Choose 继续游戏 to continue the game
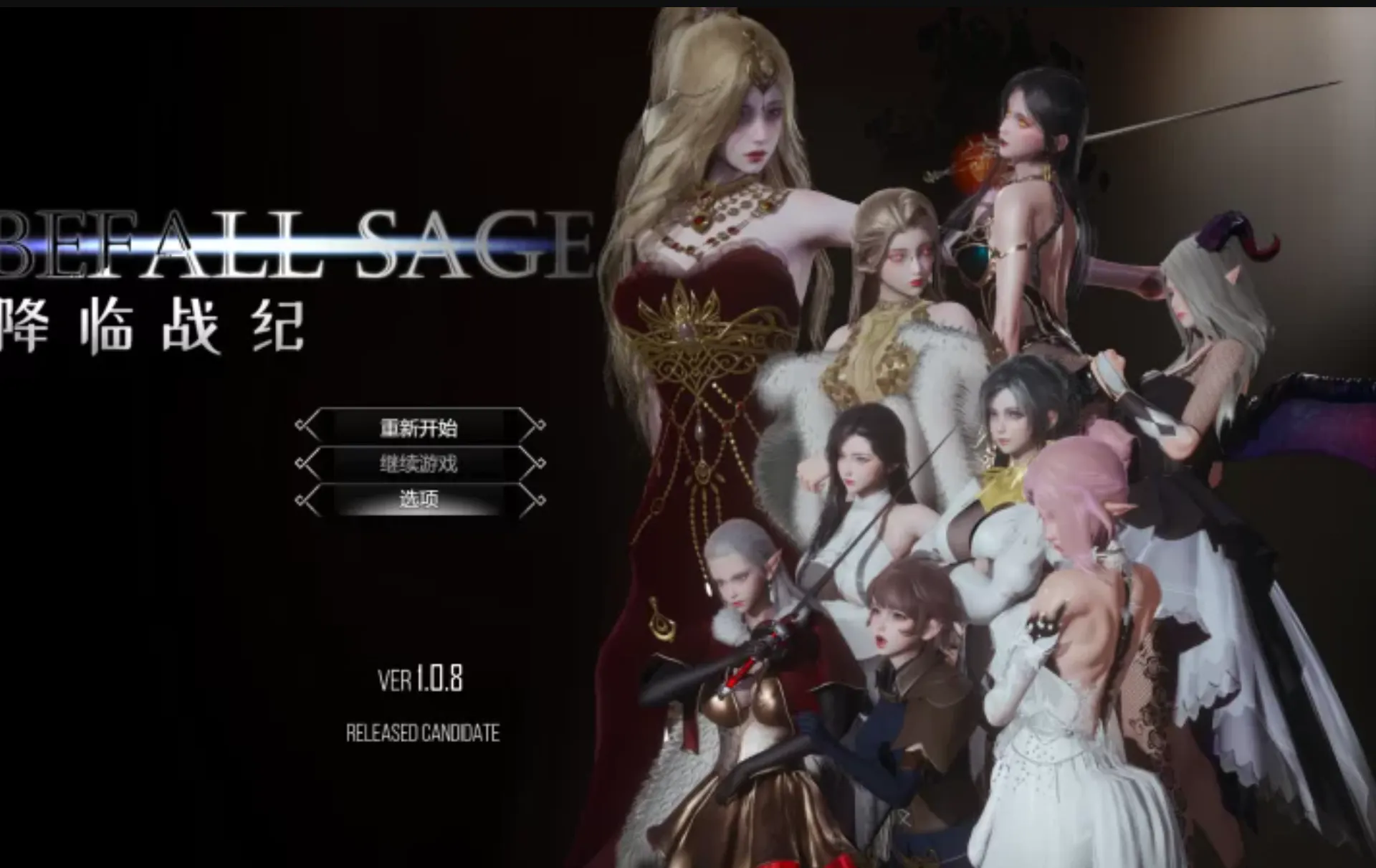1376x868 pixels. tap(419, 464)
